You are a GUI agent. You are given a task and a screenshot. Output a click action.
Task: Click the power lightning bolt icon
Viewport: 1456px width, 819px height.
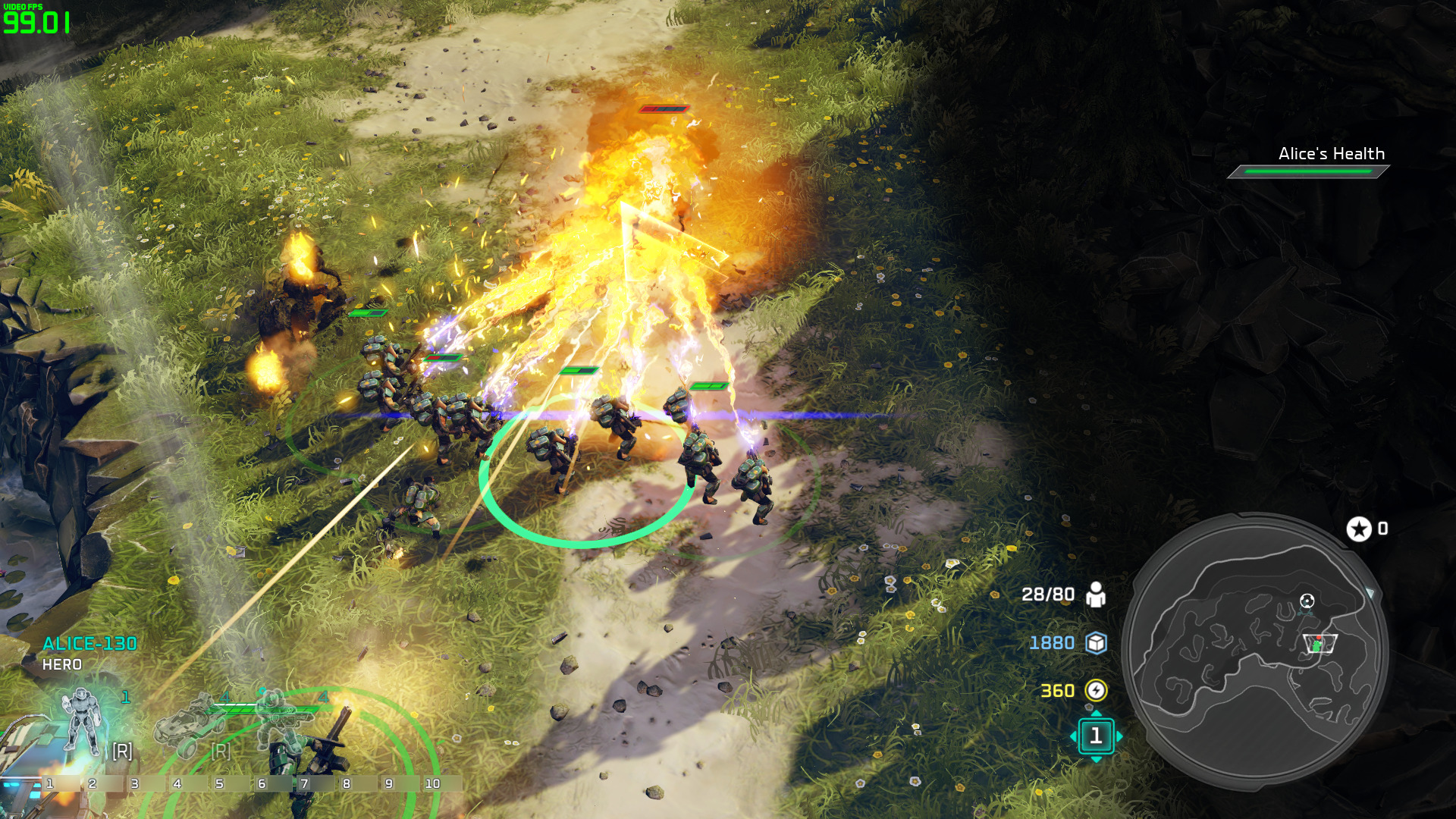pyautogui.click(x=1096, y=690)
